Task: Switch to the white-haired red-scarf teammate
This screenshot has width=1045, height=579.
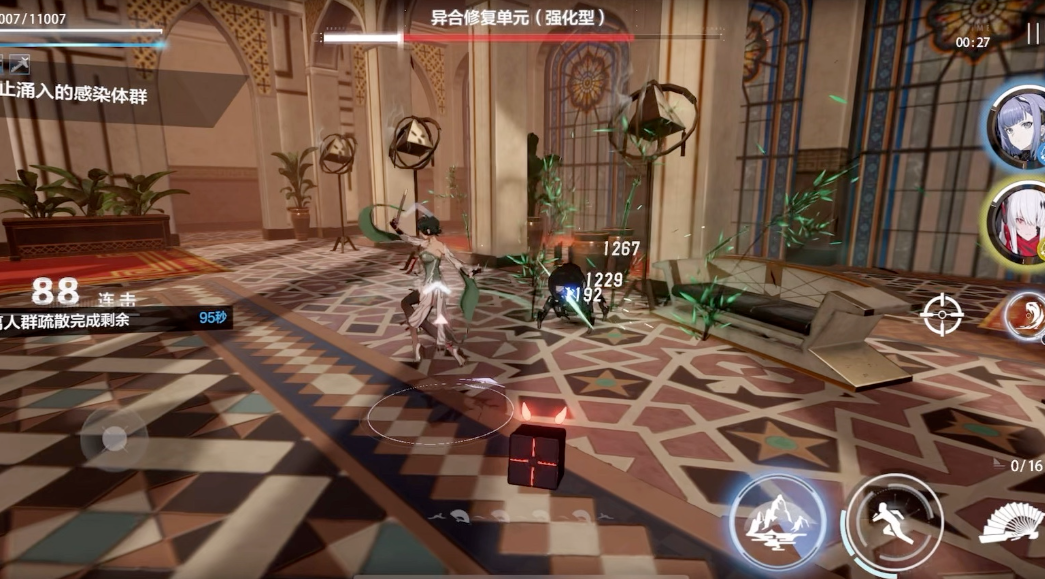Action: (1018, 222)
